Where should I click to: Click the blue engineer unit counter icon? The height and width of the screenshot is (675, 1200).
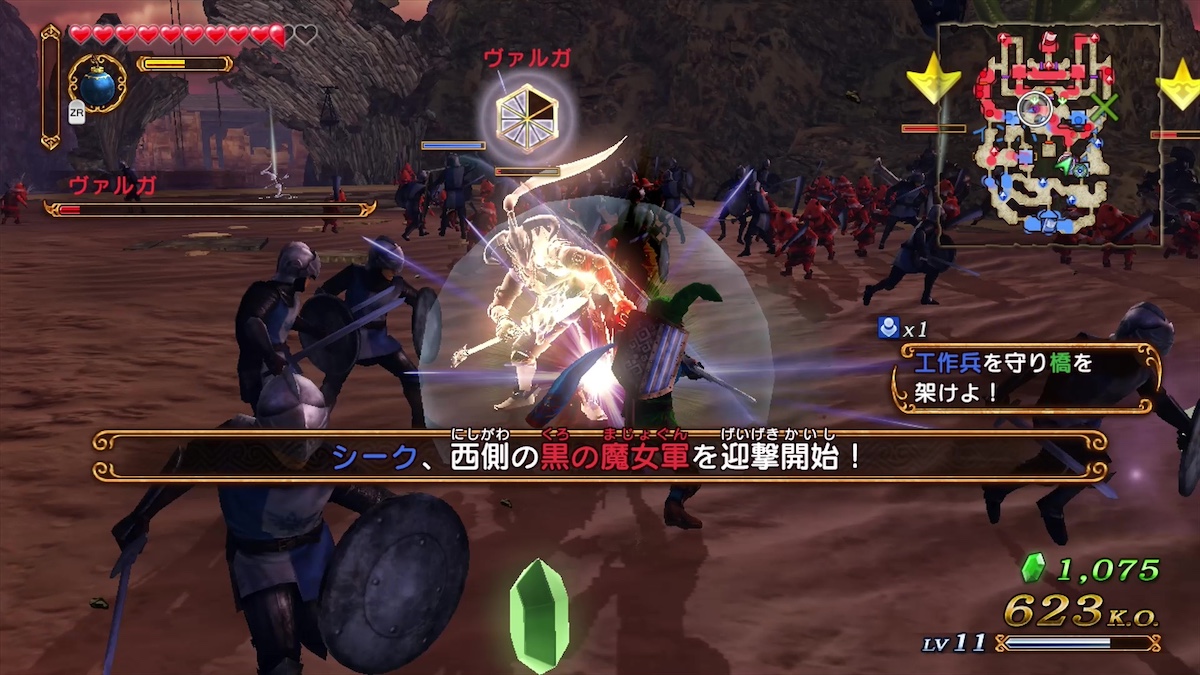886,326
